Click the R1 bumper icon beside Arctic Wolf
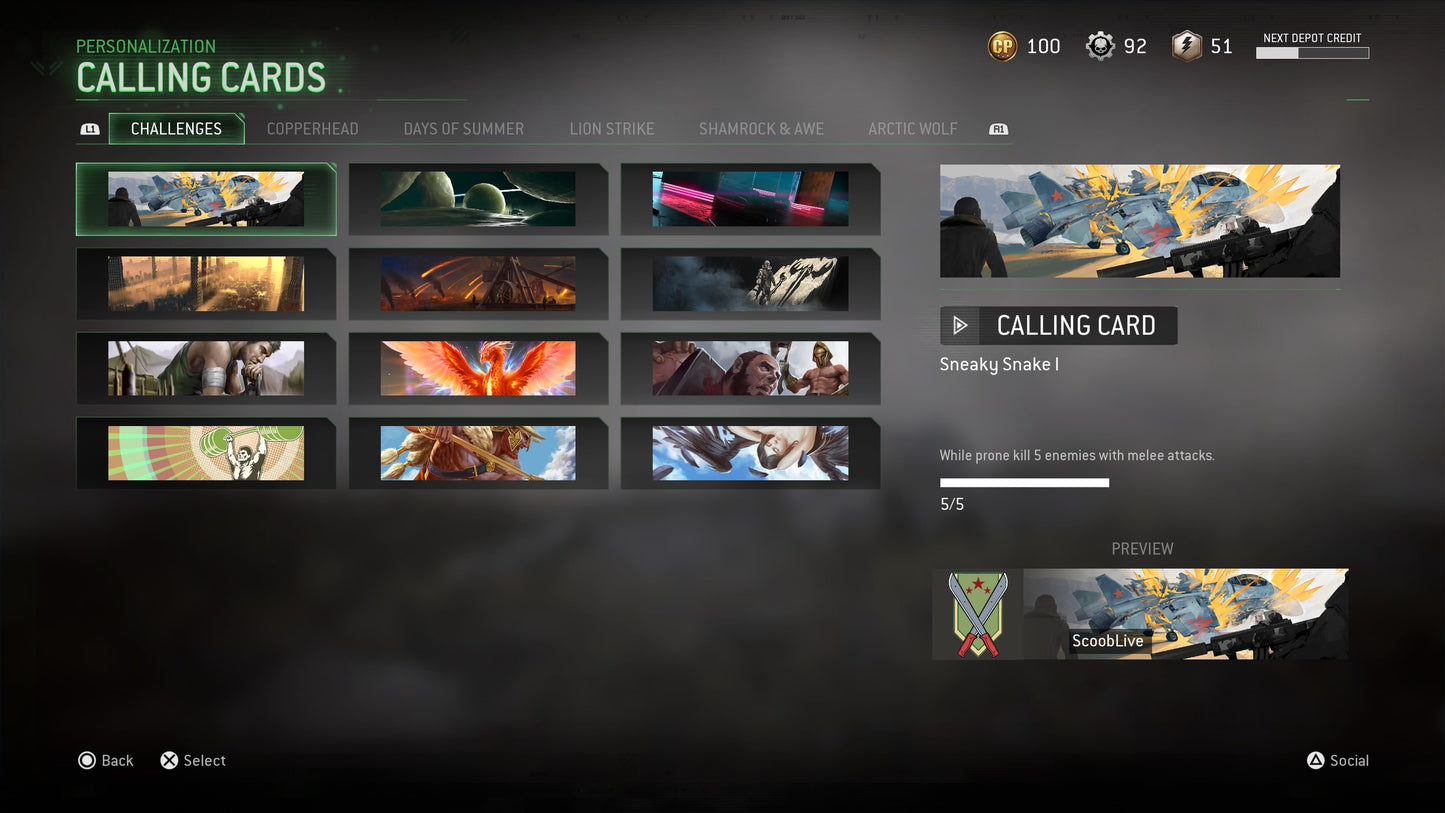The width and height of the screenshot is (1445, 813). 997,129
